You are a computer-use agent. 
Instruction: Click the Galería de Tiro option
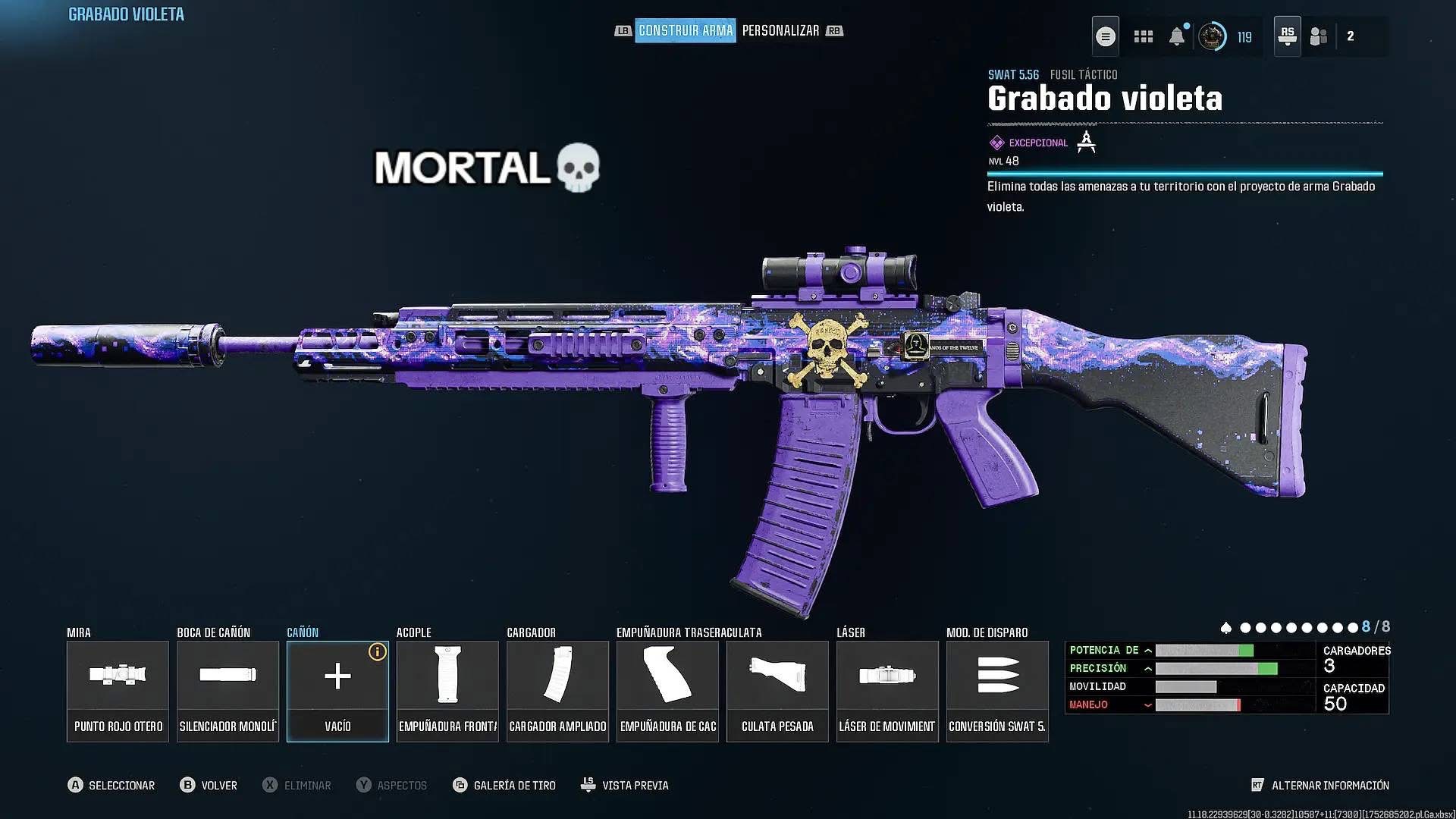(505, 786)
